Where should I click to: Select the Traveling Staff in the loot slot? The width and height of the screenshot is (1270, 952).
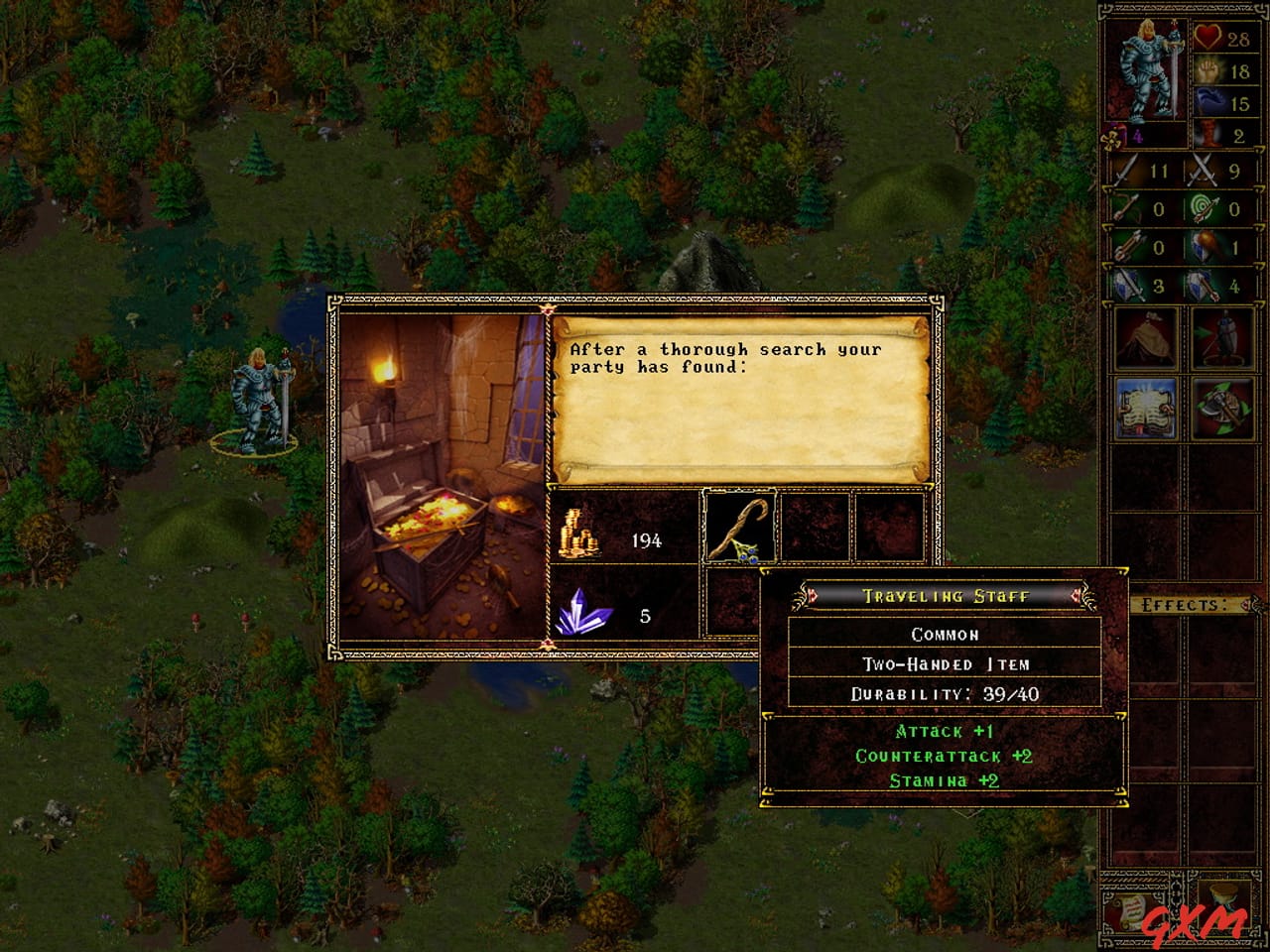(739, 528)
